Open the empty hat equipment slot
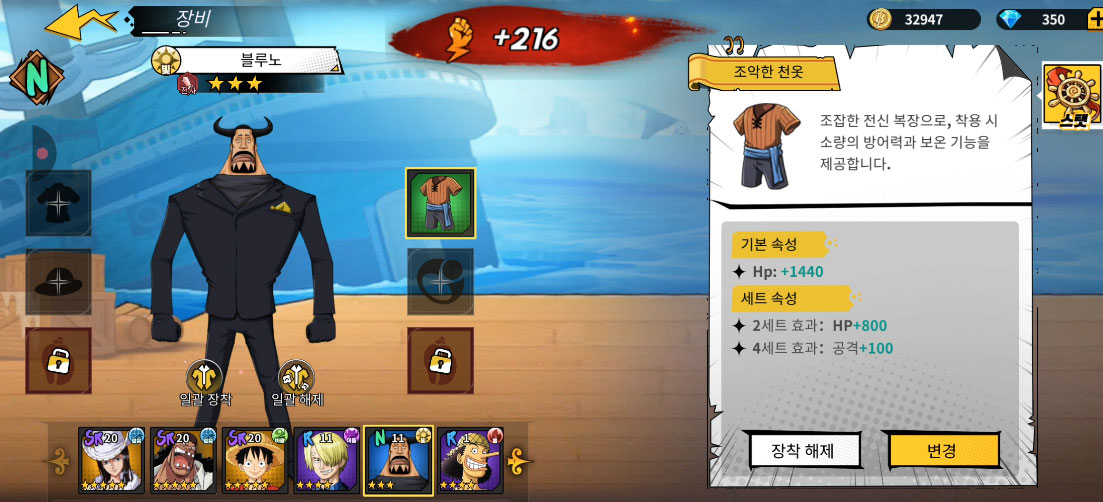Viewport: 1103px width, 502px height. (59, 282)
